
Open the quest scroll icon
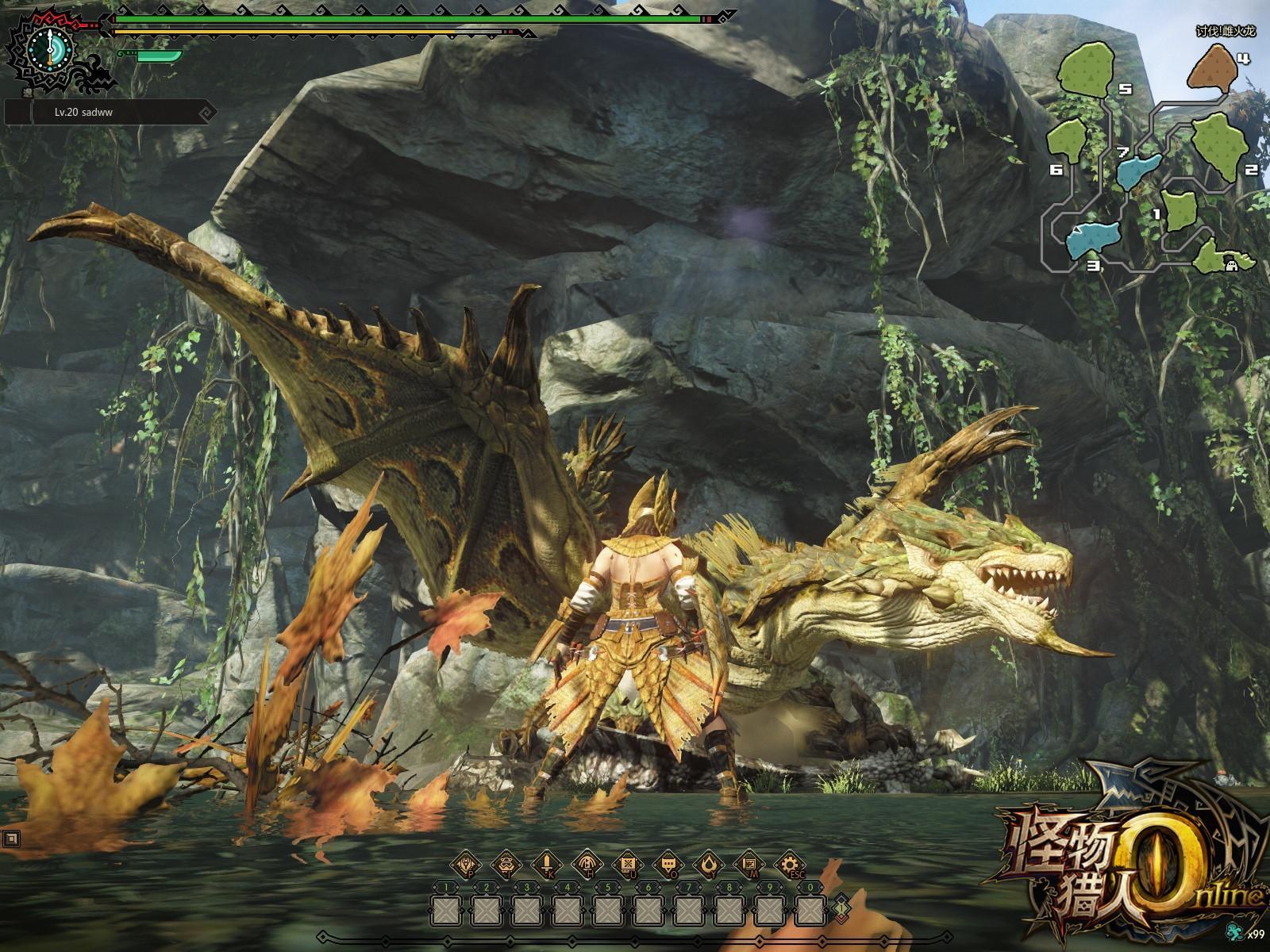tap(627, 864)
